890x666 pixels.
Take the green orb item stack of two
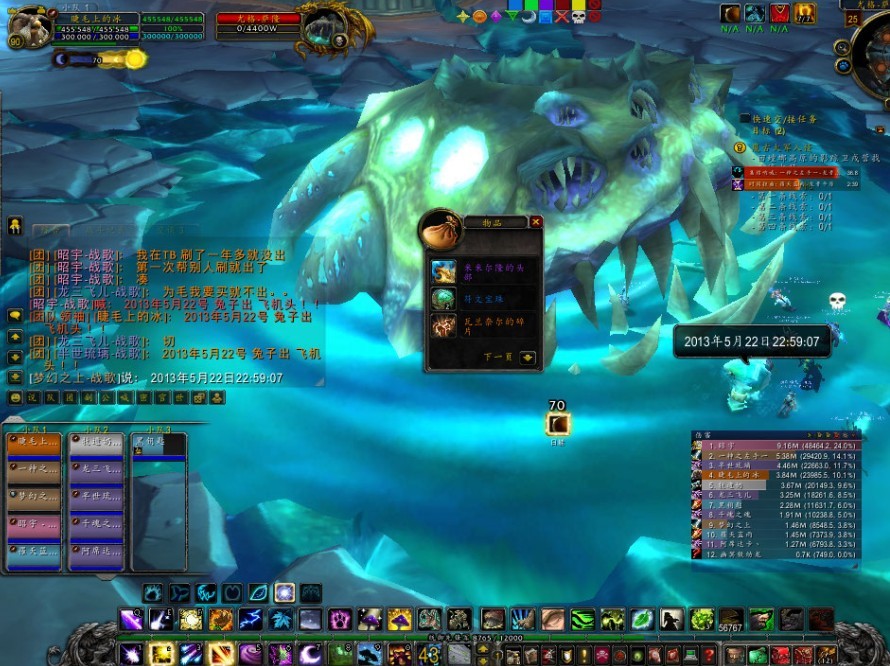click(x=444, y=299)
